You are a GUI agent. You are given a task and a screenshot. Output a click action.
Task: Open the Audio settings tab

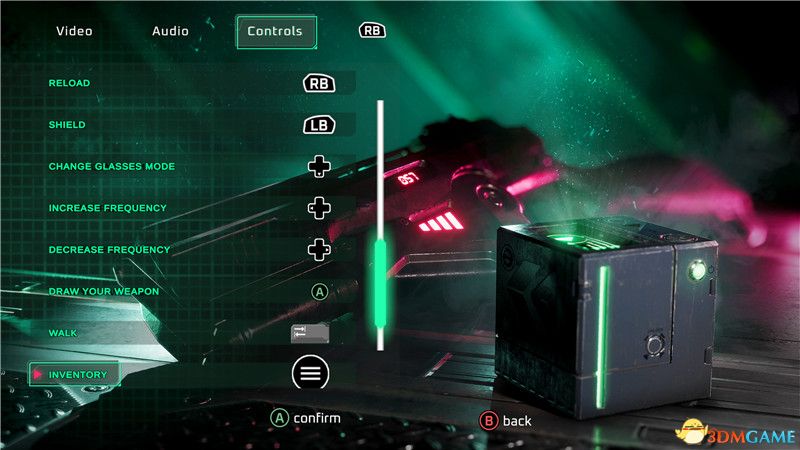[x=170, y=31]
